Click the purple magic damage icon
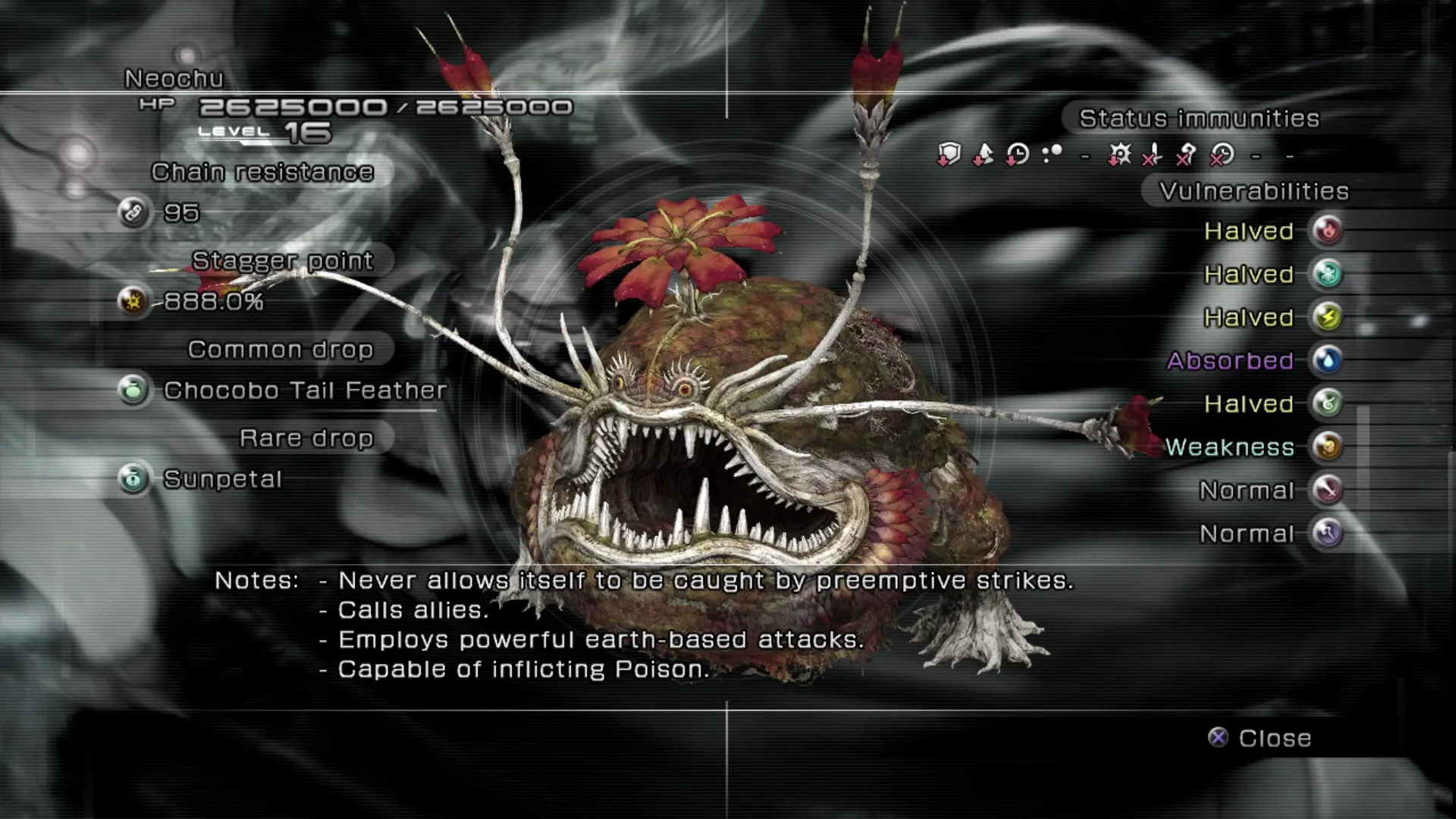Viewport: 1456px width, 819px height. point(1327,533)
